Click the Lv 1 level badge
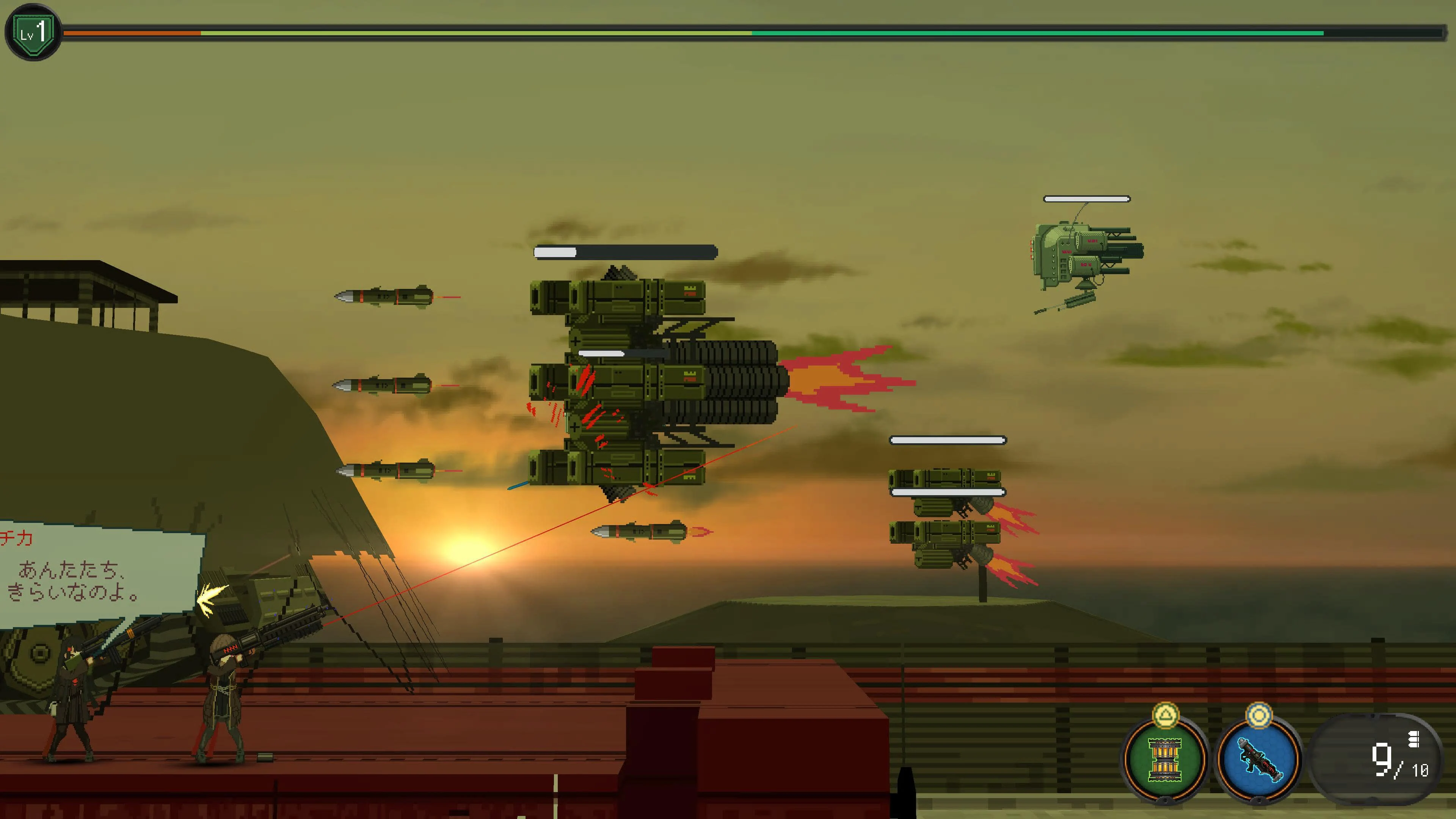1456x819 pixels. (33, 32)
